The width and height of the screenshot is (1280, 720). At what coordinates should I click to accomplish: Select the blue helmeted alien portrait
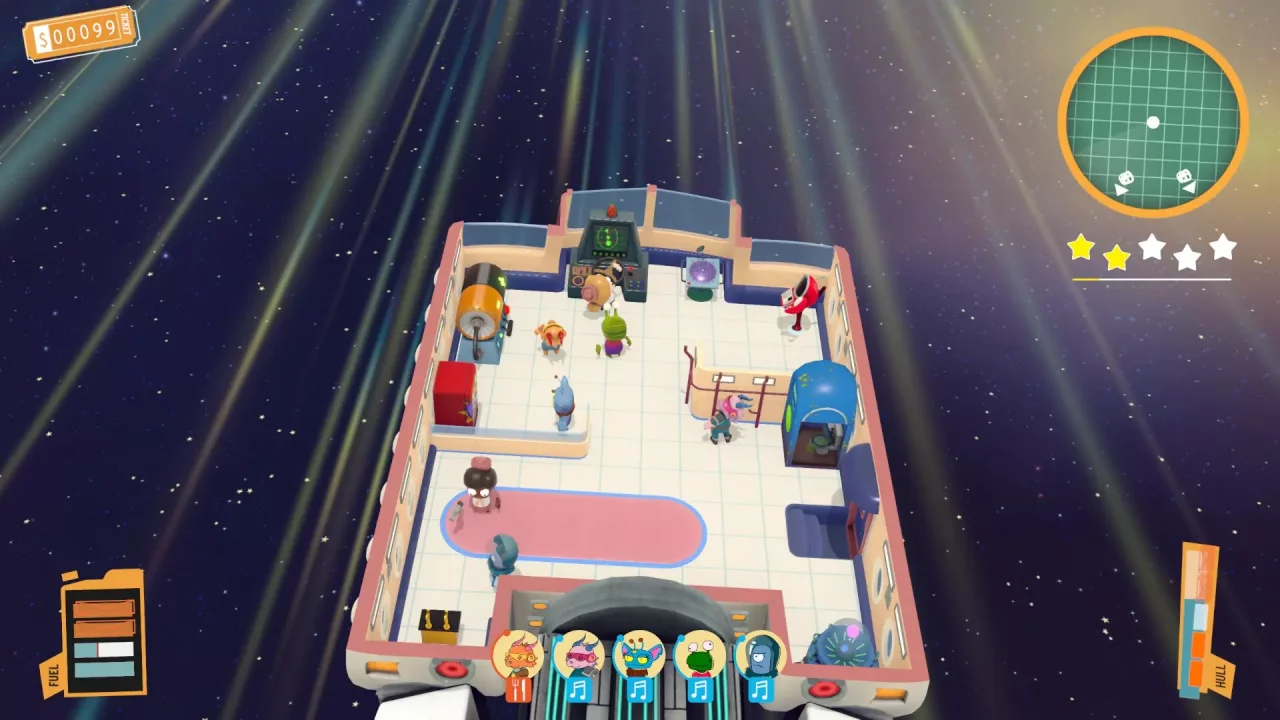pos(760,655)
